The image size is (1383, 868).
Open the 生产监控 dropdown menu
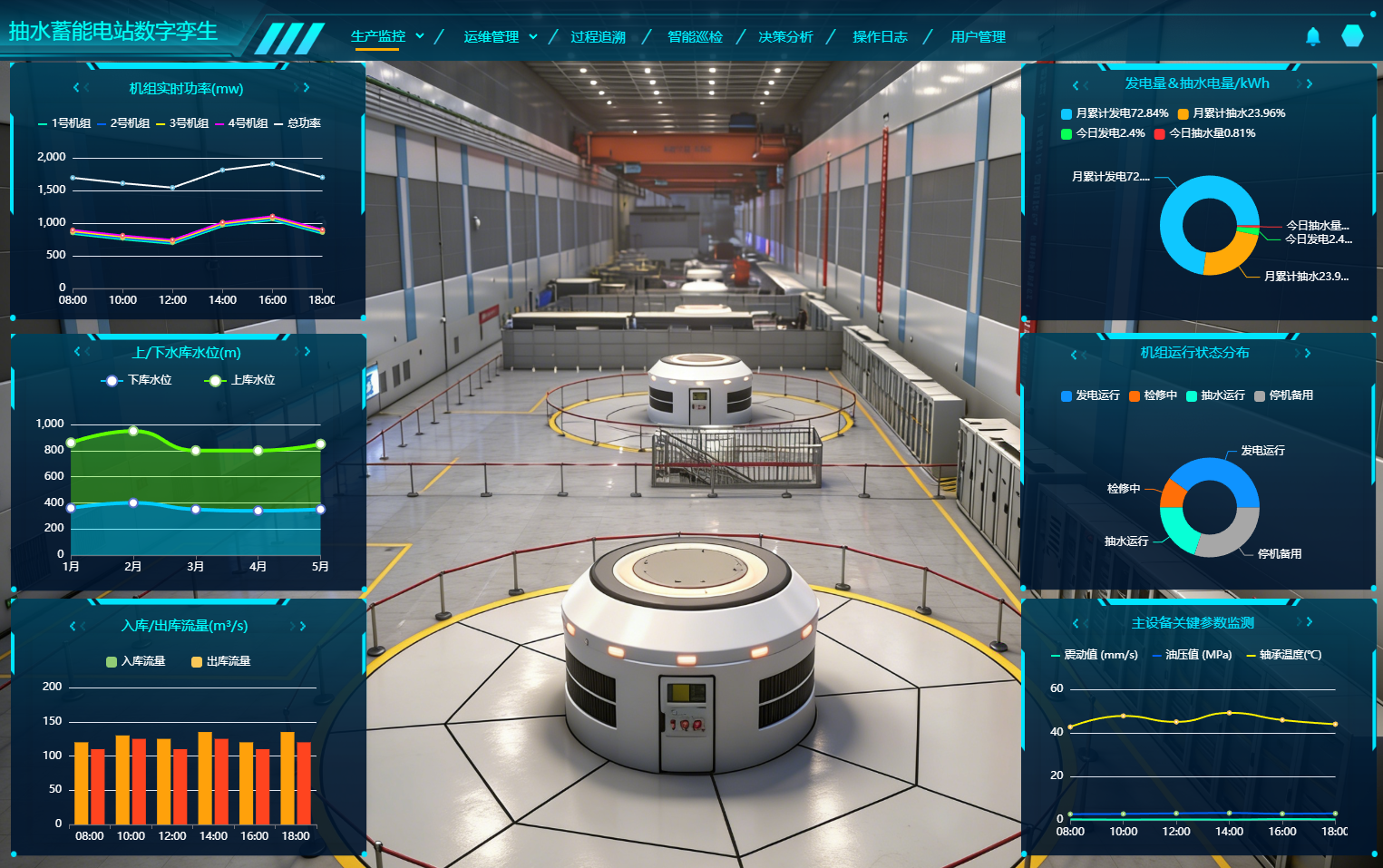point(387,36)
